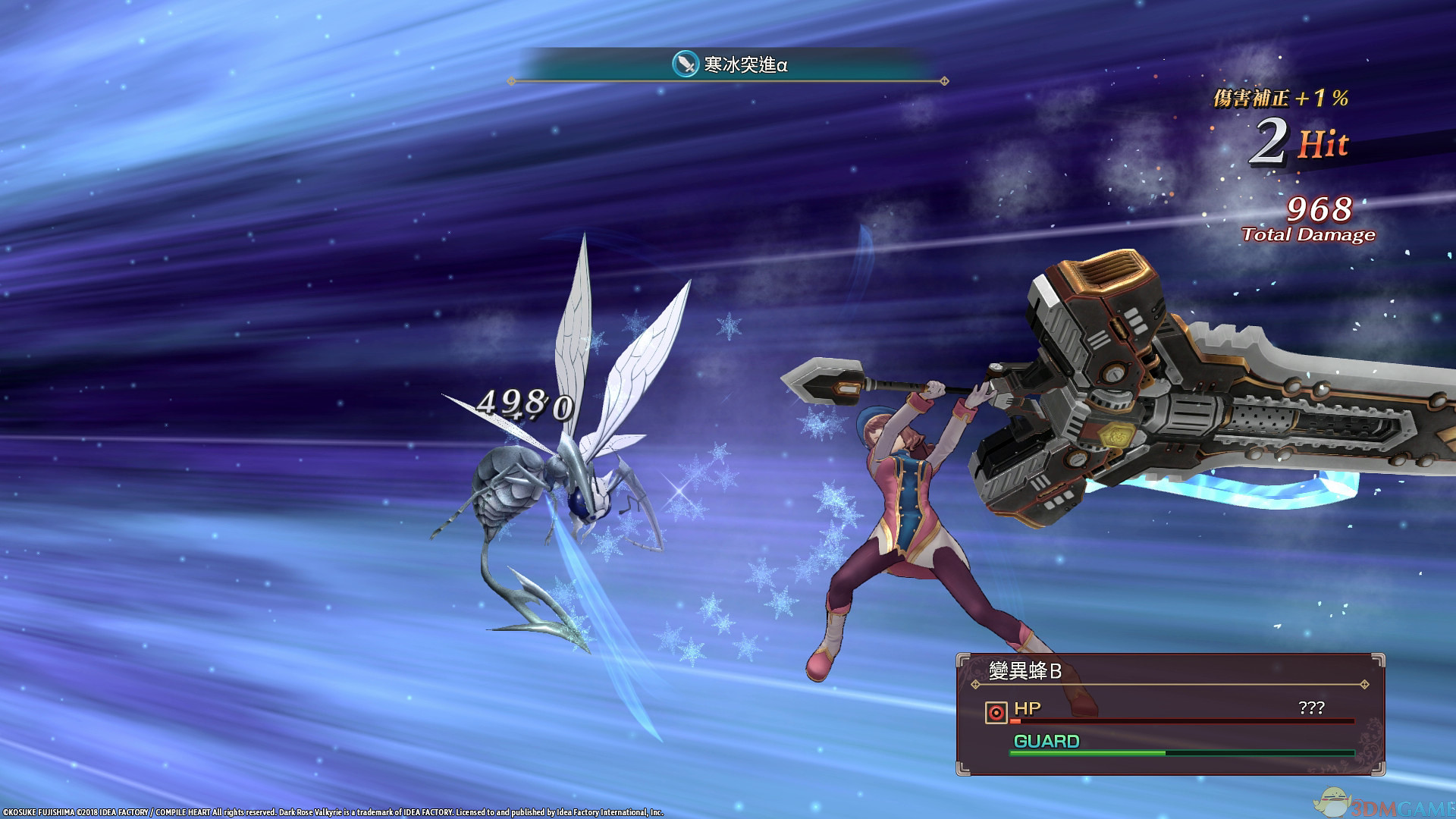
Task: Click the red target icon beside HP
Action: [996, 712]
